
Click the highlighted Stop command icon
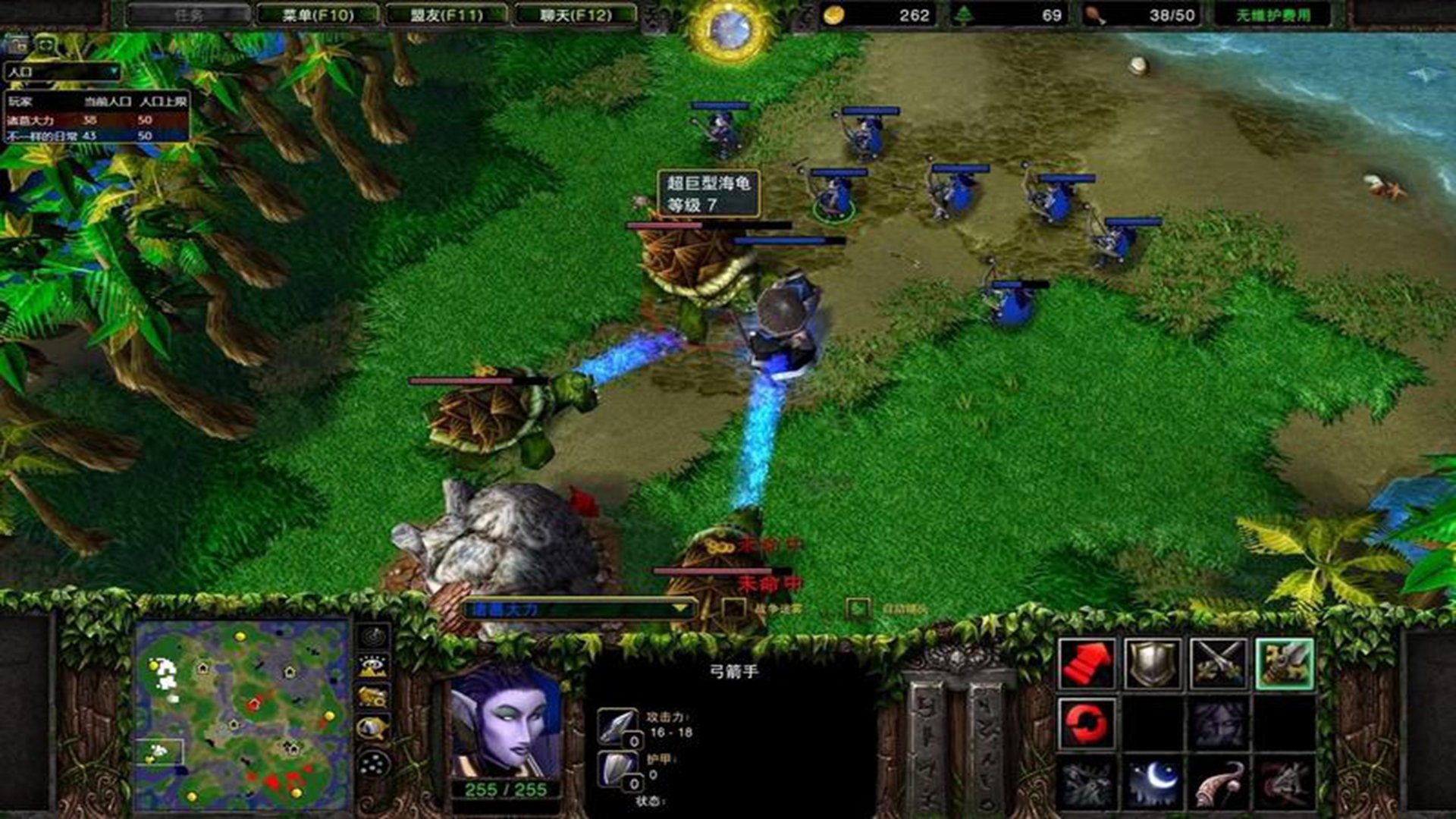1284,664
